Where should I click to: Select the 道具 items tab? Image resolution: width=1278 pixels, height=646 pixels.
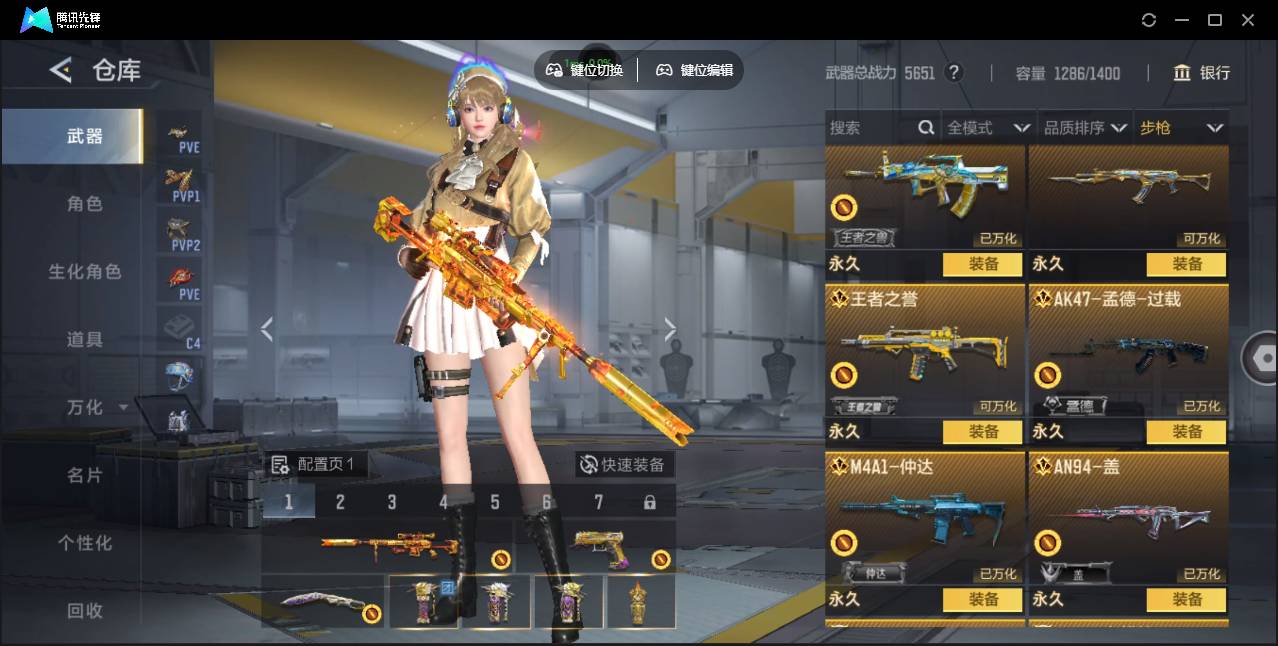click(85, 340)
